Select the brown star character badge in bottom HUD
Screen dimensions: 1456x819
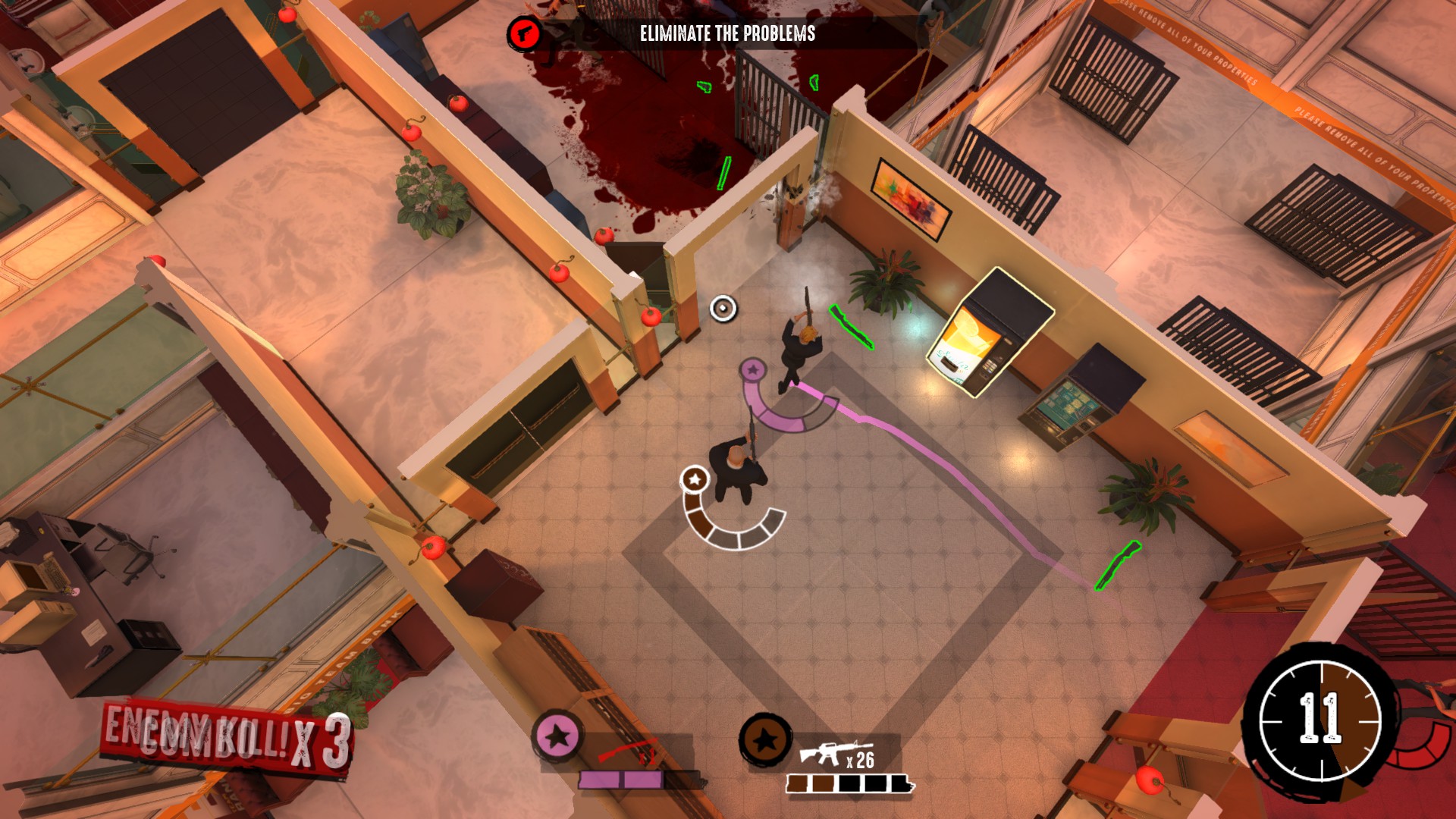(765, 739)
